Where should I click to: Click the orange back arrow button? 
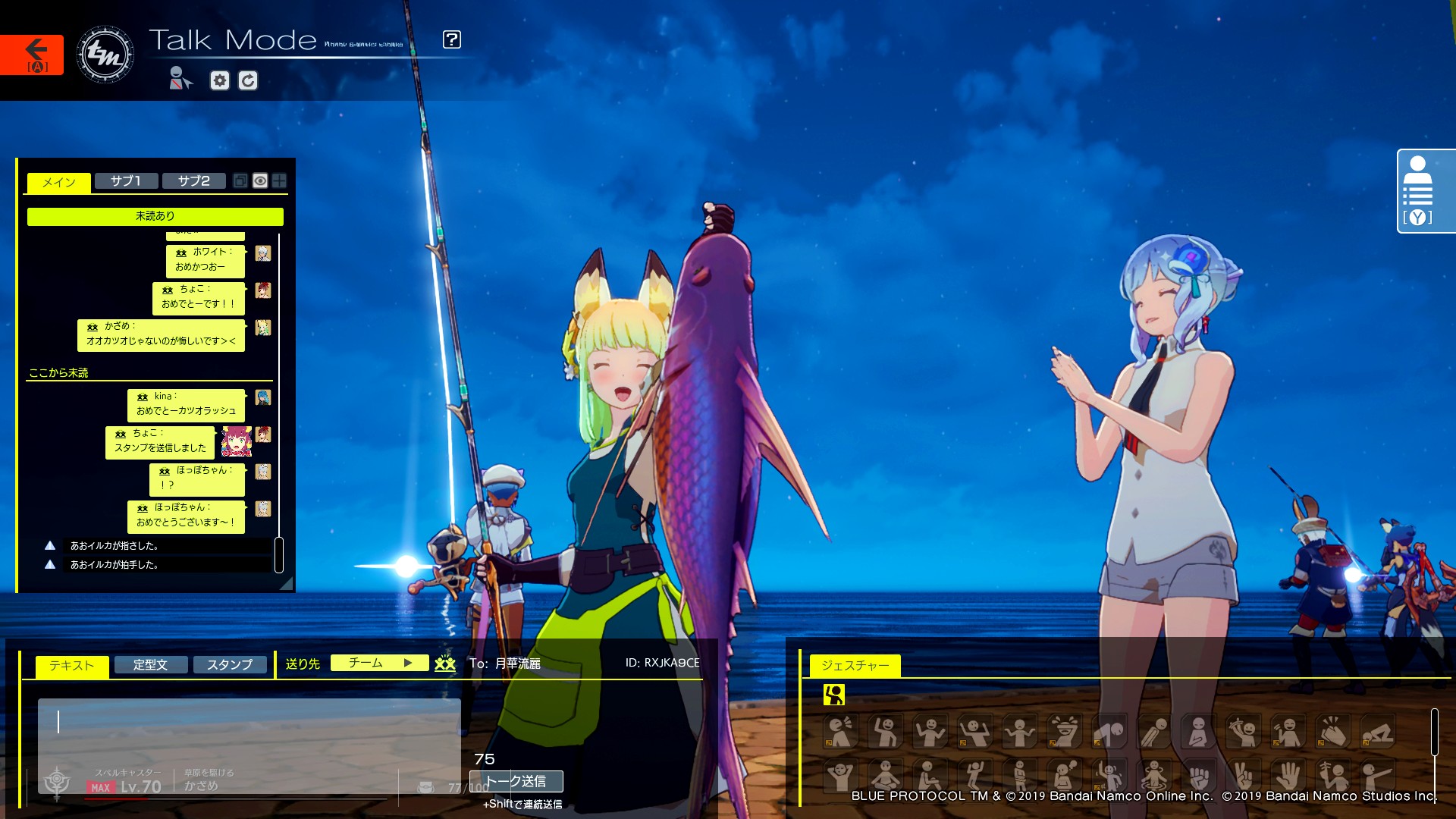(x=32, y=54)
